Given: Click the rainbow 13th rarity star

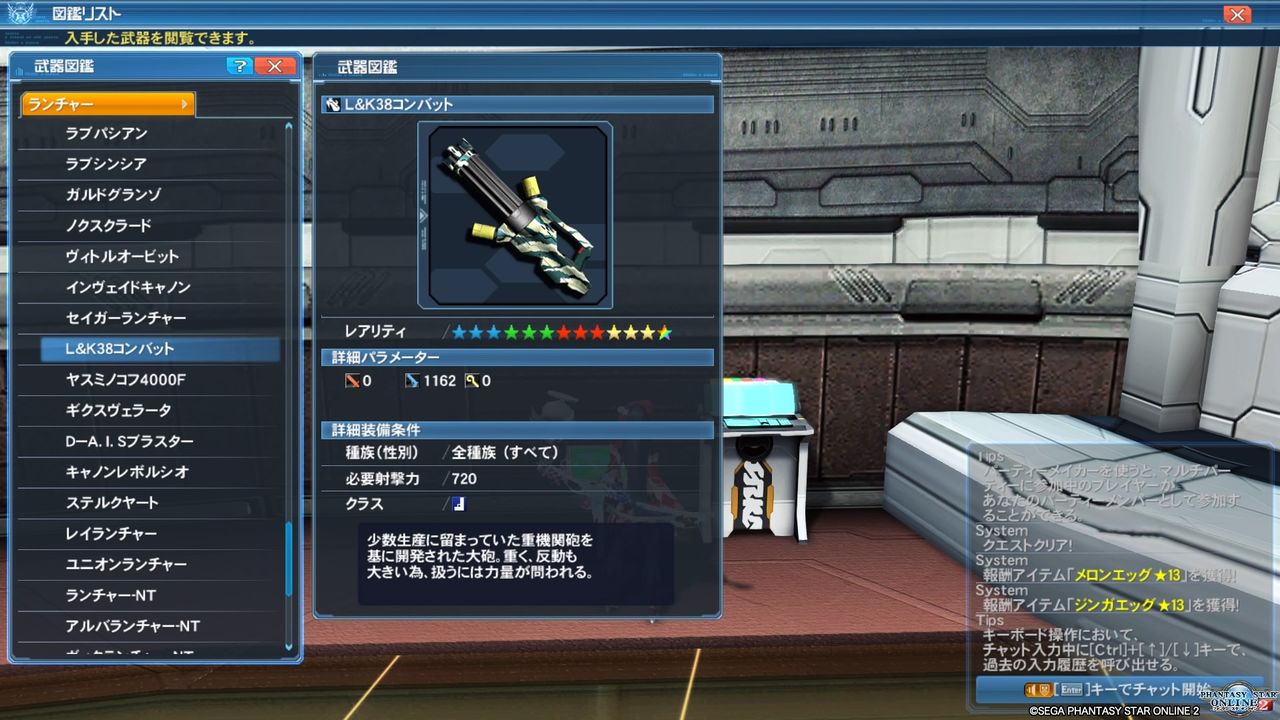Looking at the screenshot, I should pyautogui.click(x=662, y=333).
